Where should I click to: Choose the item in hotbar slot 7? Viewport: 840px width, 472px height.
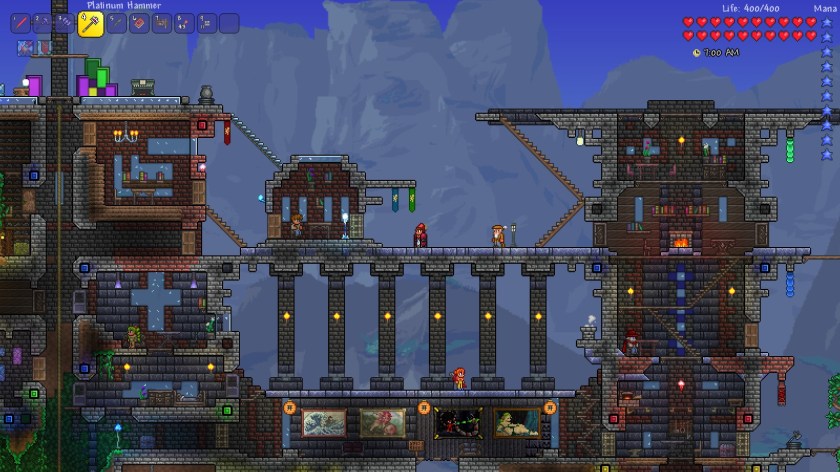click(161, 23)
